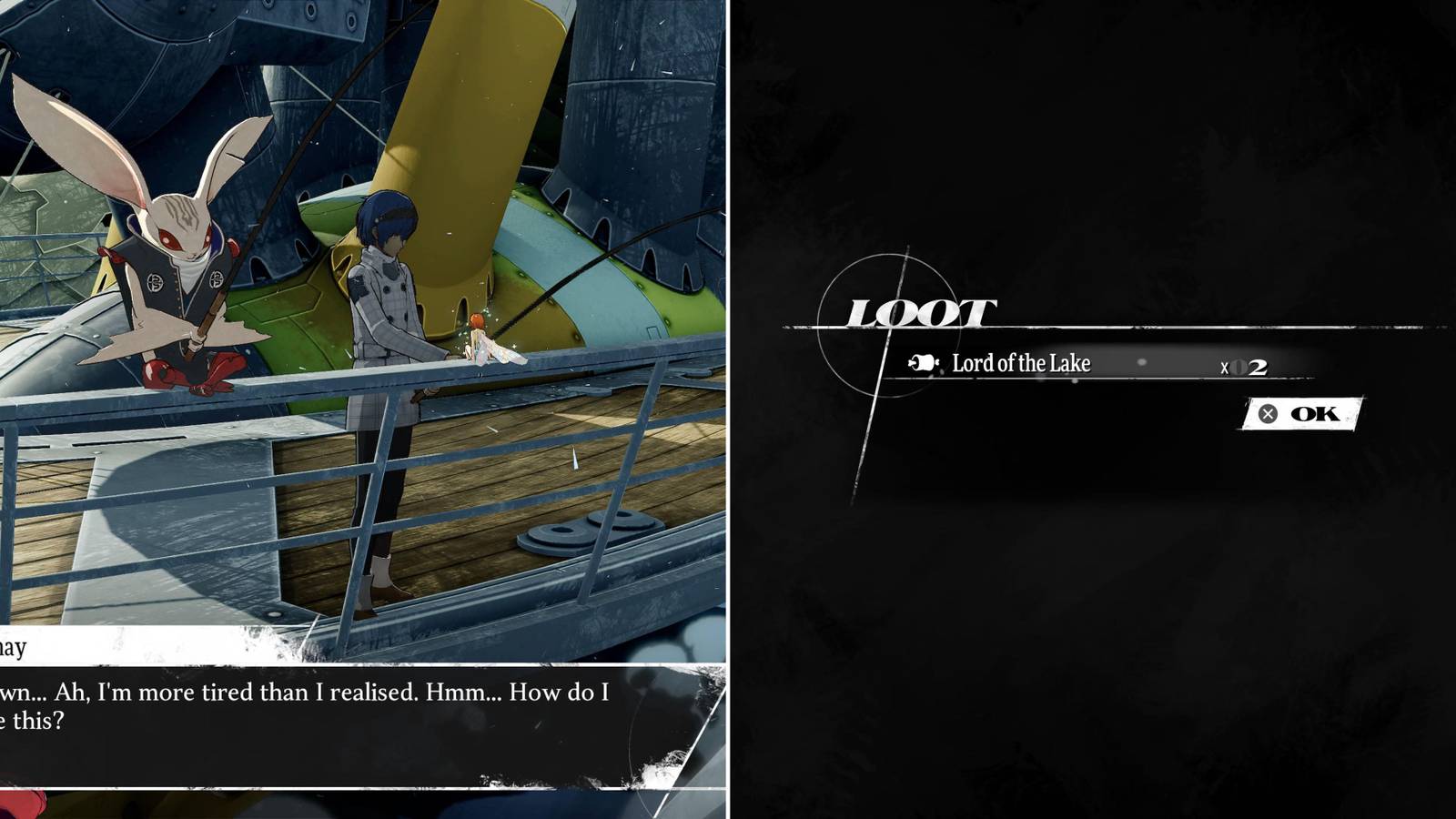Select the Lord of the Lake fish icon
The height and width of the screenshot is (819, 1456).
(922, 362)
